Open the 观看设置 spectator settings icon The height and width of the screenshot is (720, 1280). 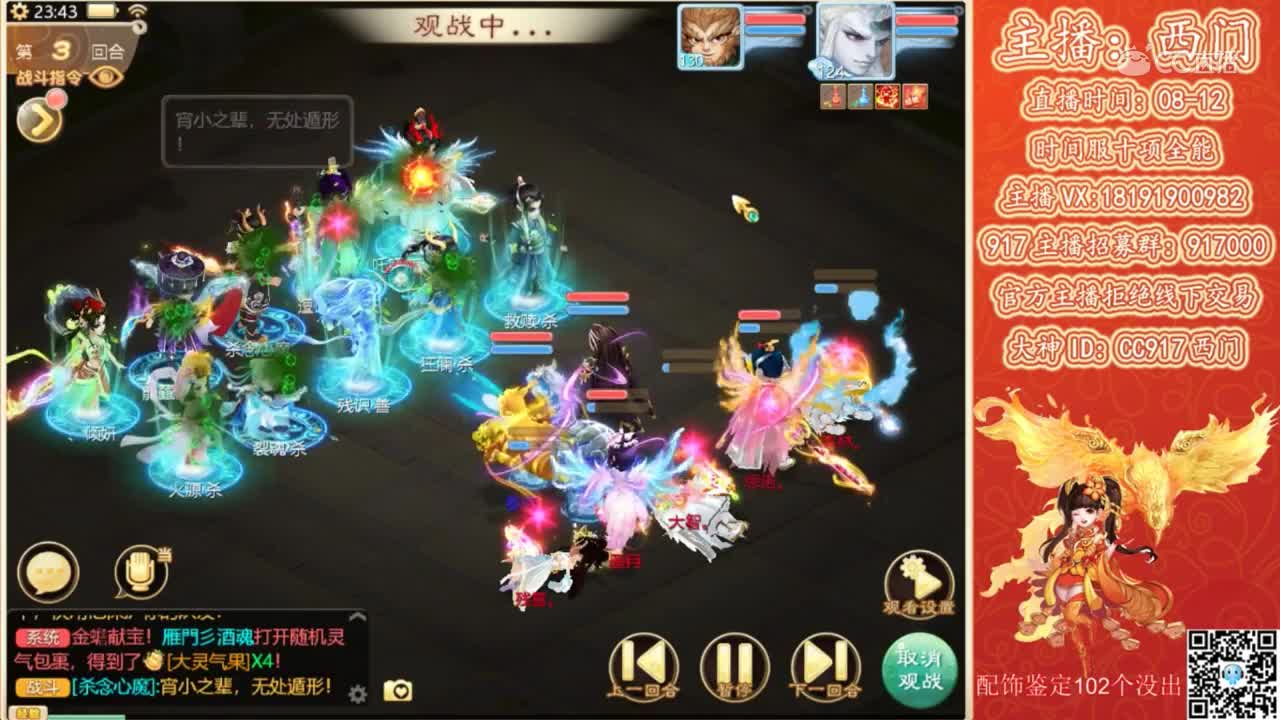coord(917,585)
